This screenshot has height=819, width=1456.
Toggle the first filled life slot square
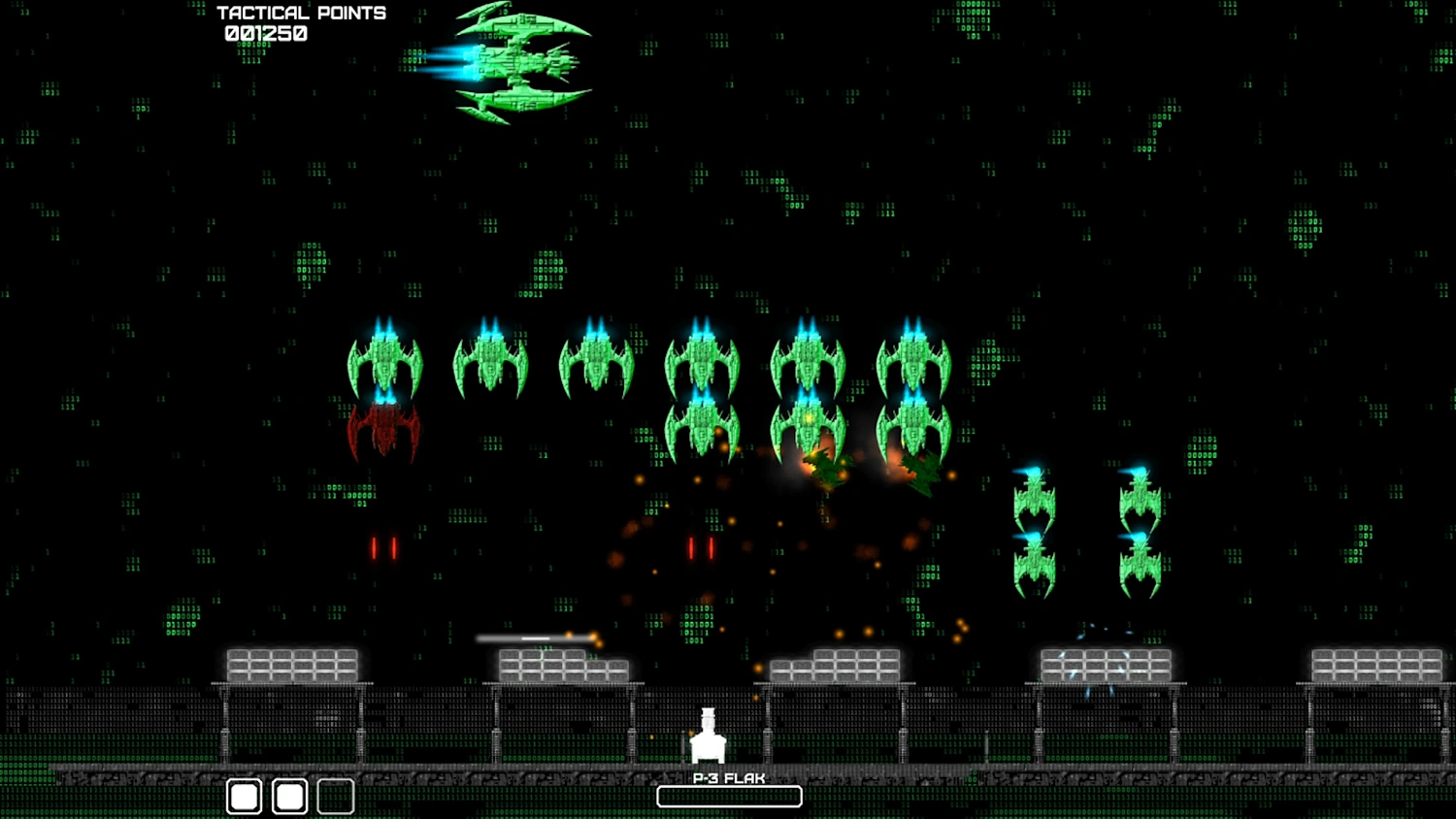click(245, 796)
